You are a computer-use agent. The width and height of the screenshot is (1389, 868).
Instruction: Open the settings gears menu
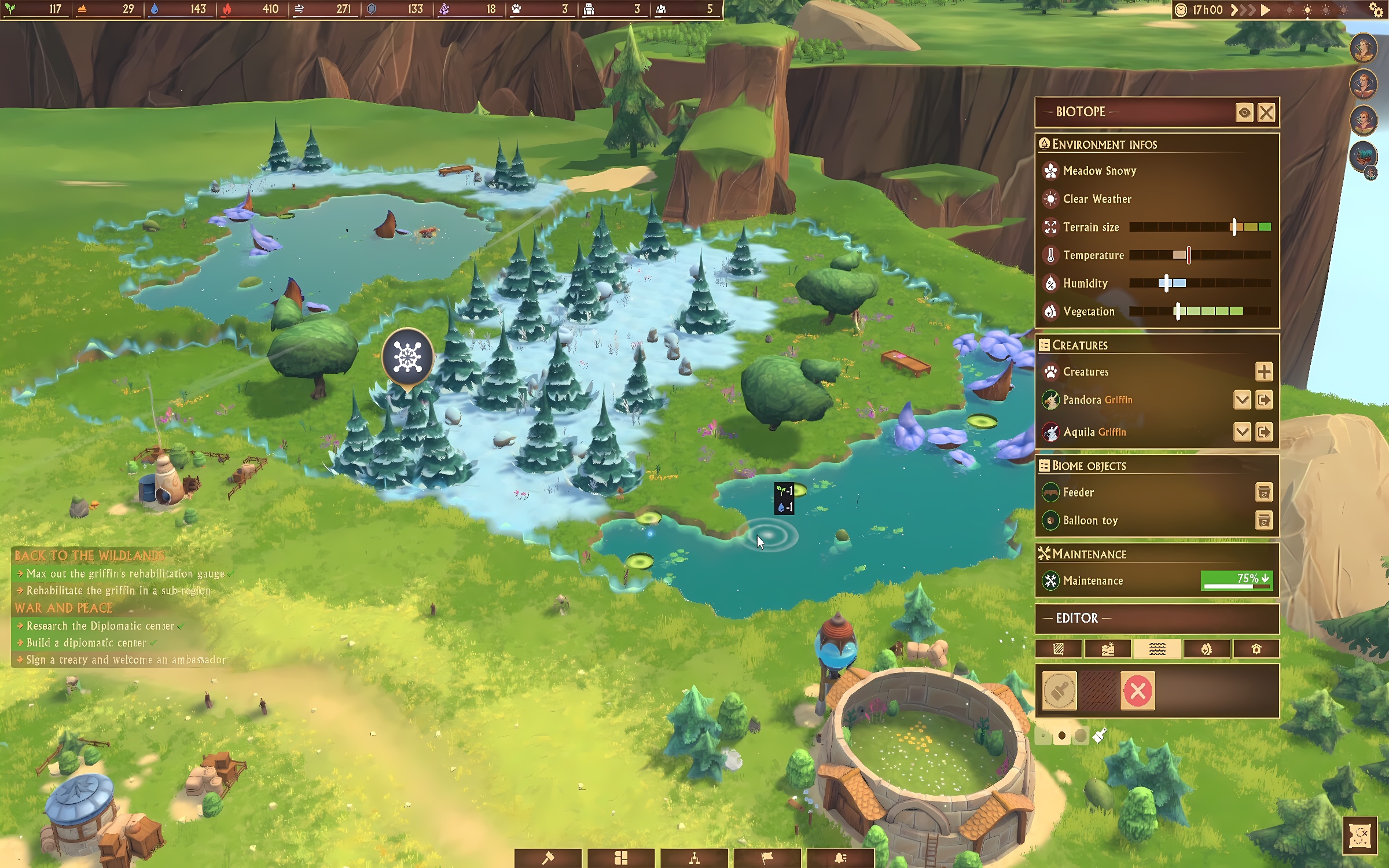[1376, 10]
